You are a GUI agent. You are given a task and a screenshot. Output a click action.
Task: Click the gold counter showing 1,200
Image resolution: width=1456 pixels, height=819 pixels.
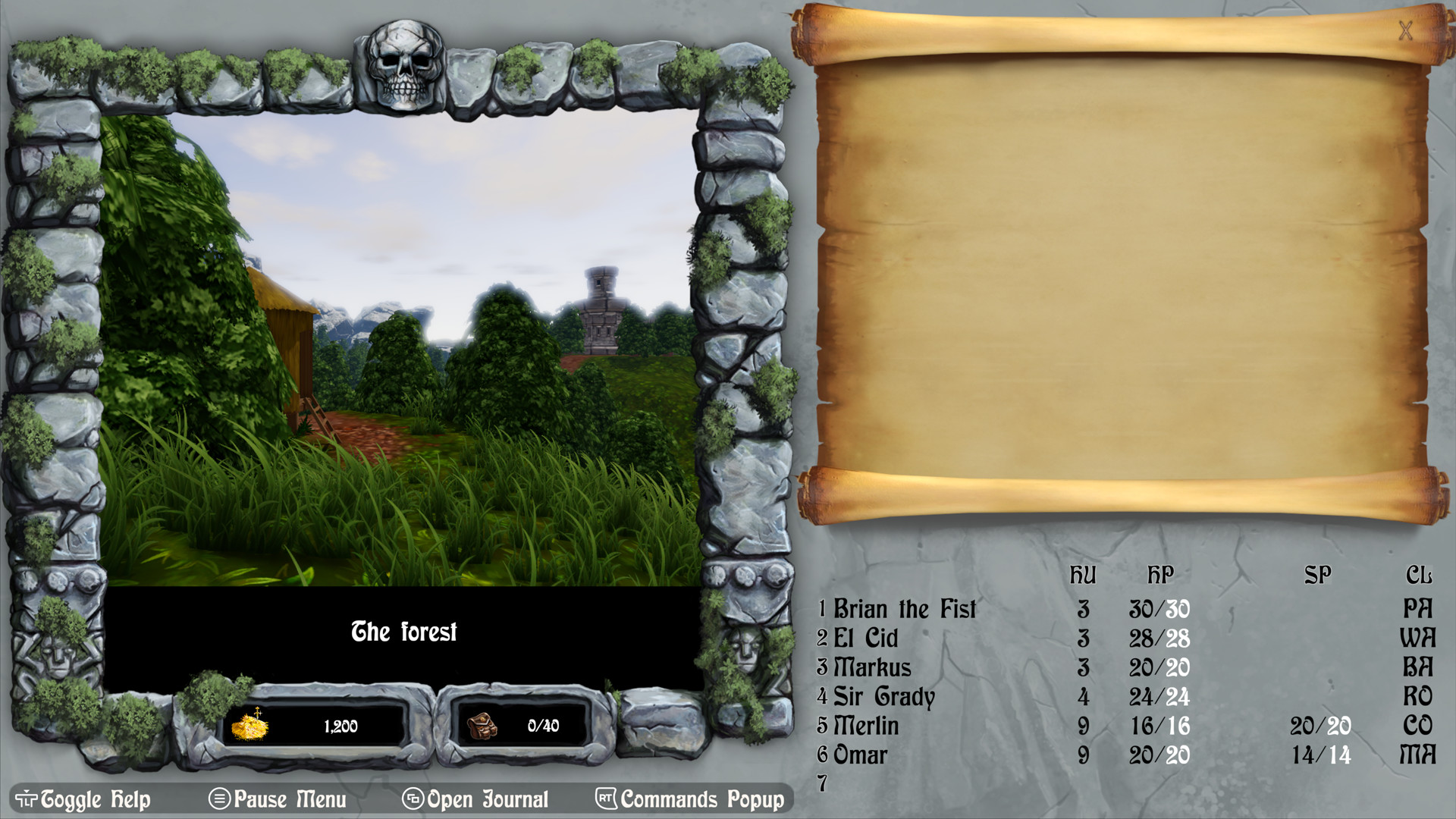340,726
